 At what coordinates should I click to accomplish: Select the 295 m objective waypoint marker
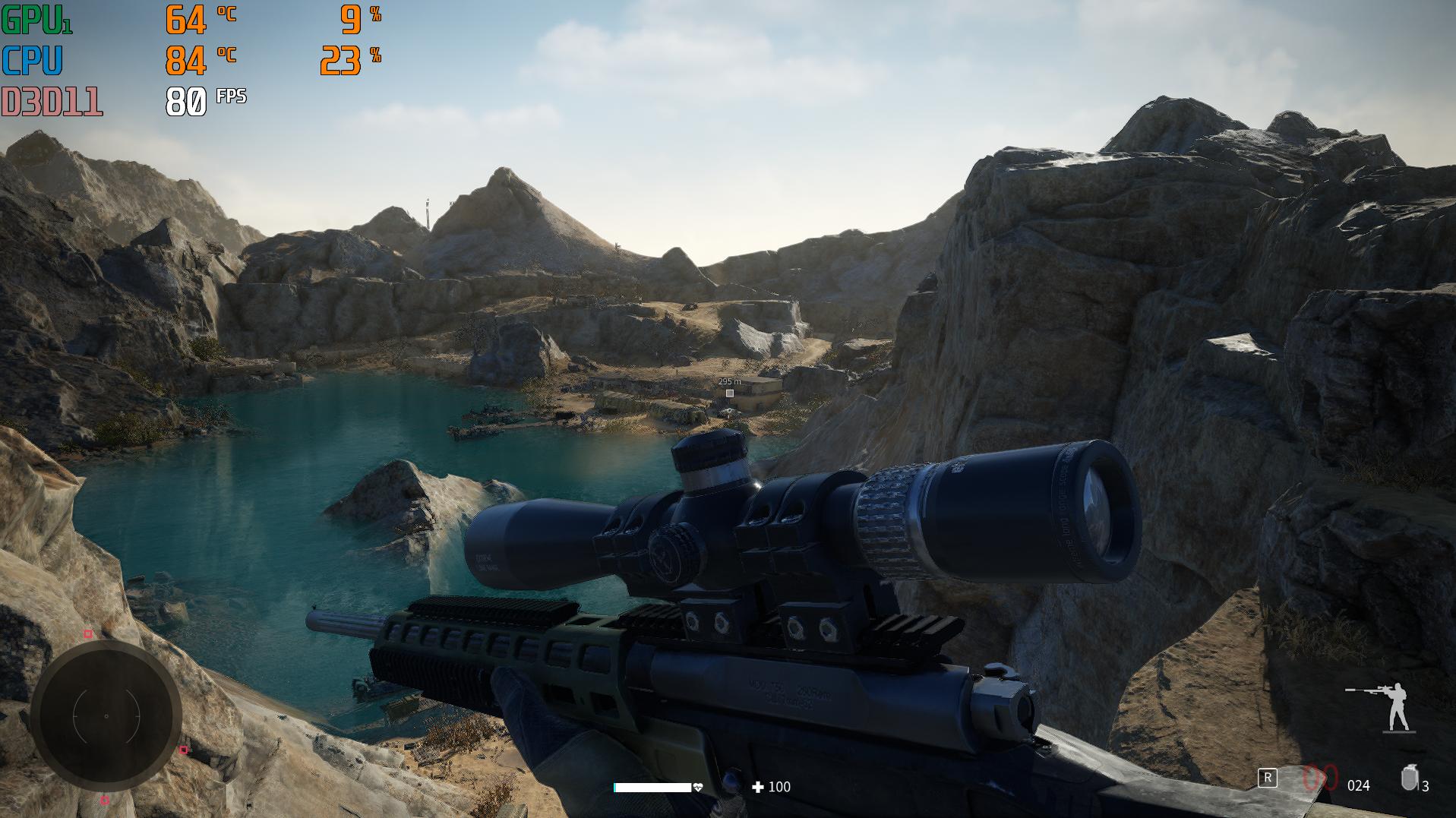click(729, 393)
